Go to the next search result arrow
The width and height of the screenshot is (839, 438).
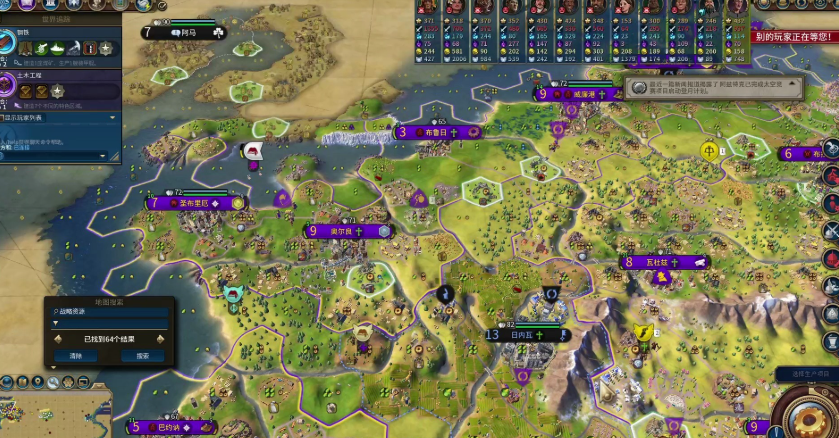[x=159, y=339]
